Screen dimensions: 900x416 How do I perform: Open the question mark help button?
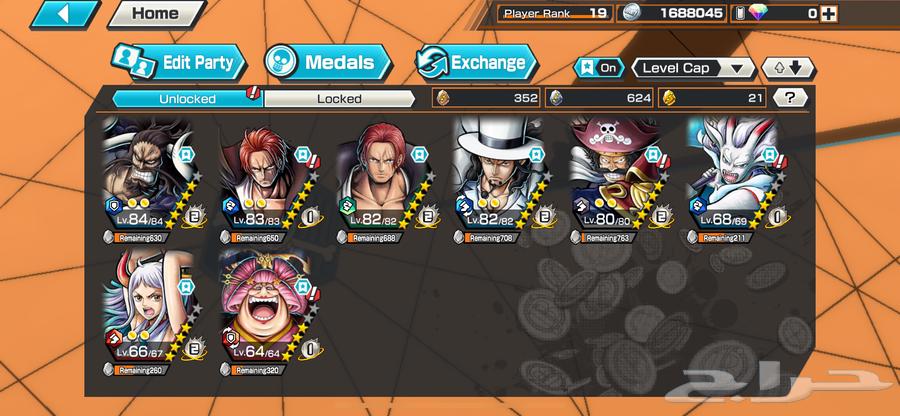(791, 98)
